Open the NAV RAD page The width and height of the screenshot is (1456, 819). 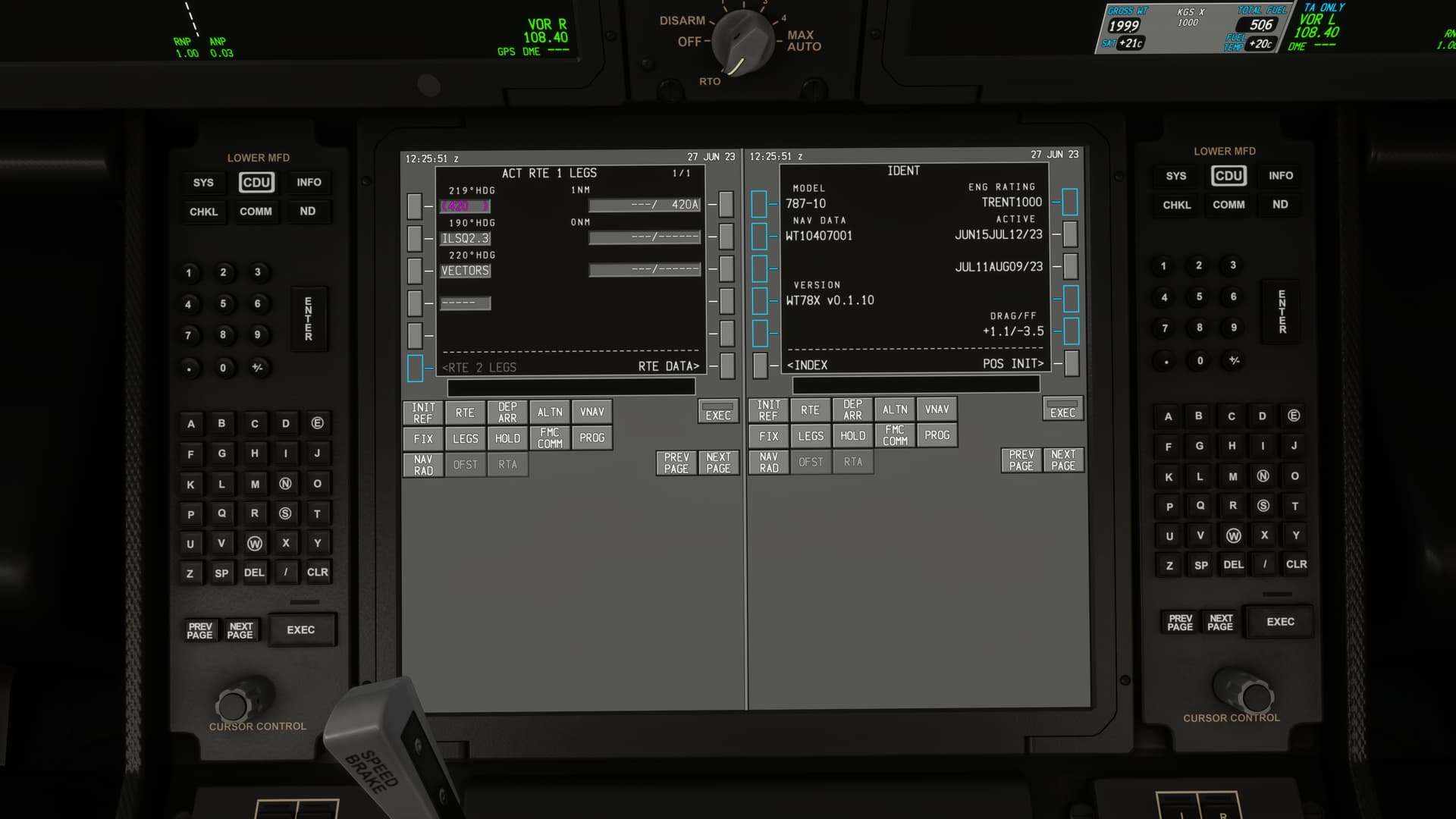[422, 463]
